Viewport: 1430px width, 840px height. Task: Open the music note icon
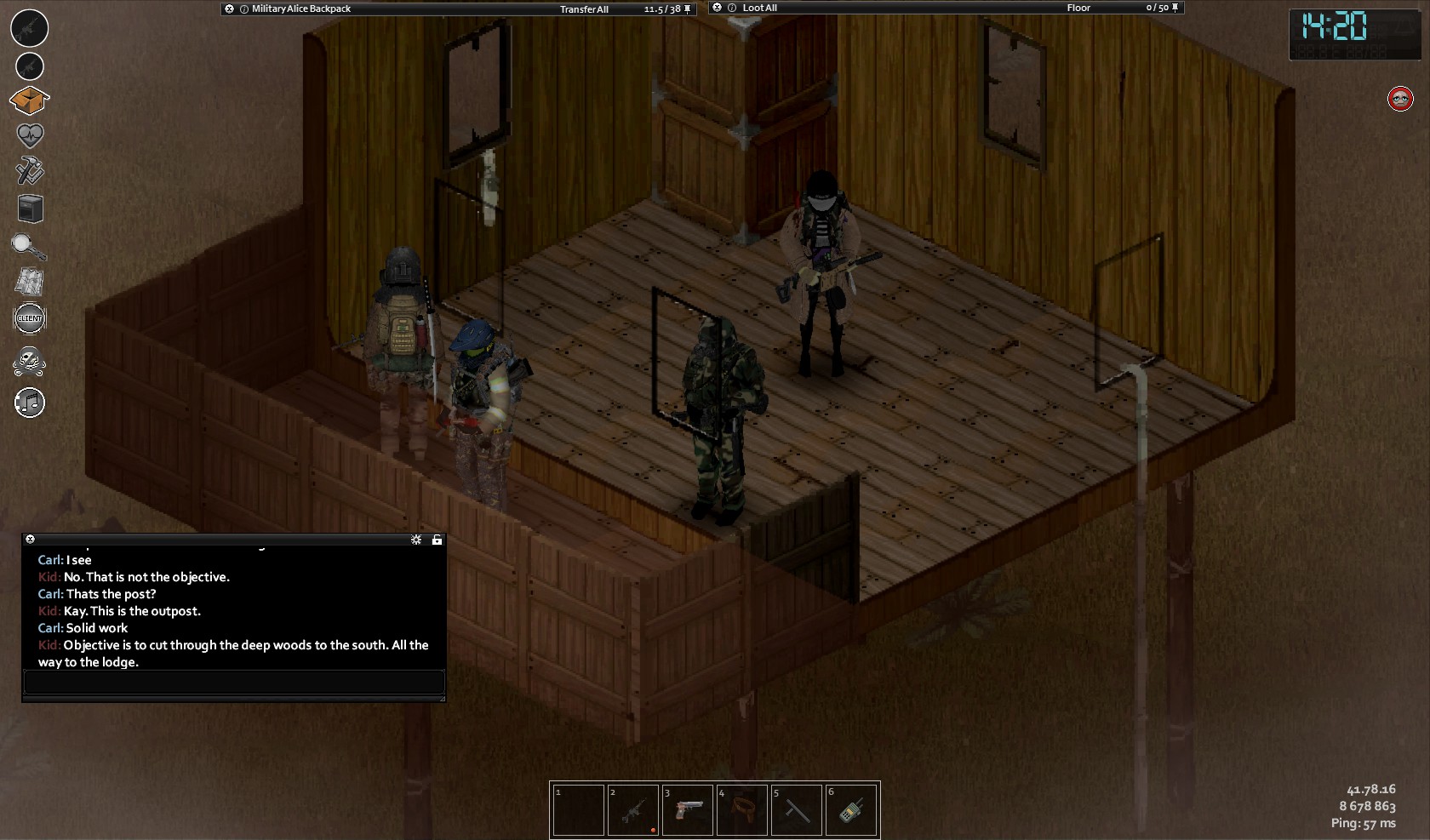click(30, 403)
